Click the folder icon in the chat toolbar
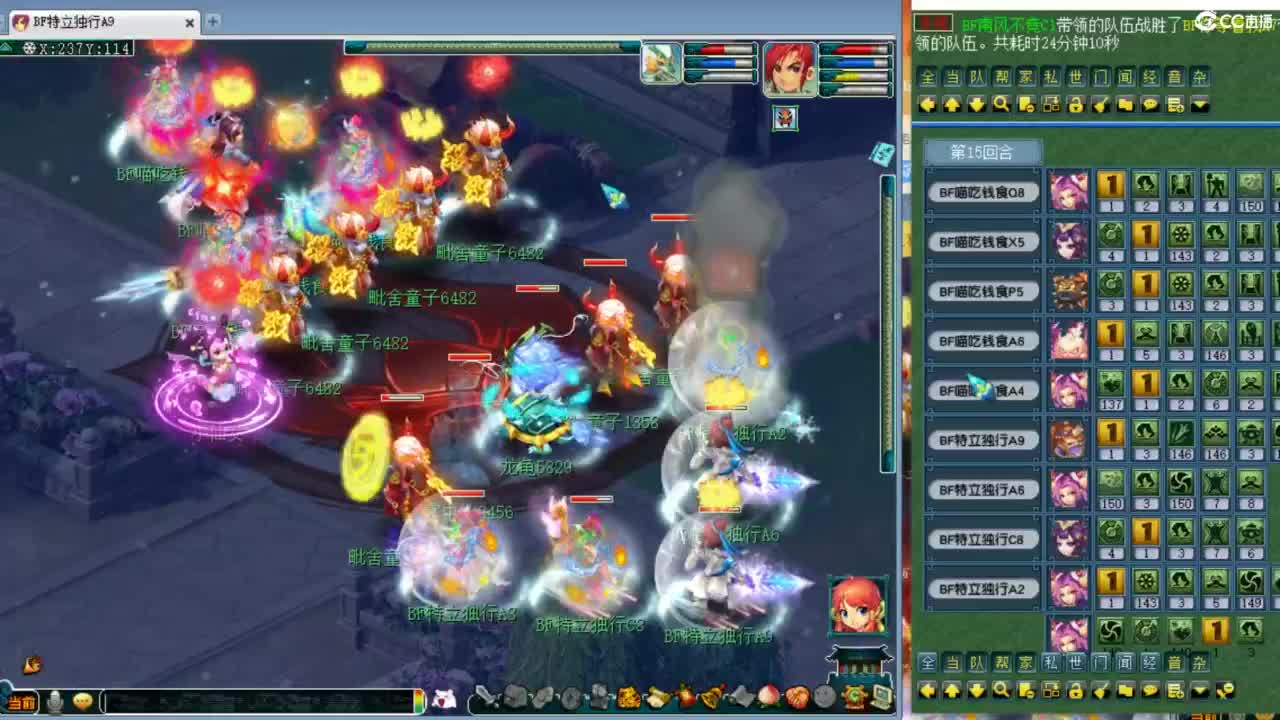 (1124, 105)
